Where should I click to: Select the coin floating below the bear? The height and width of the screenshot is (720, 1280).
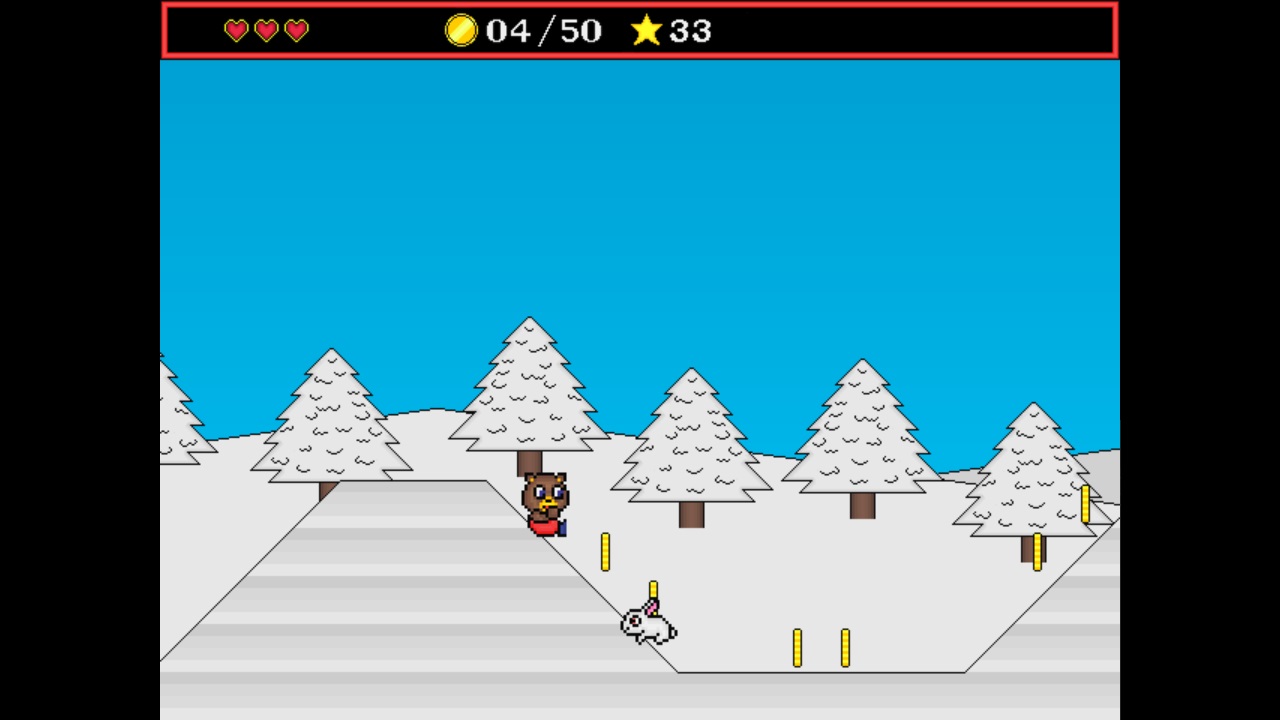pyautogui.click(x=606, y=553)
